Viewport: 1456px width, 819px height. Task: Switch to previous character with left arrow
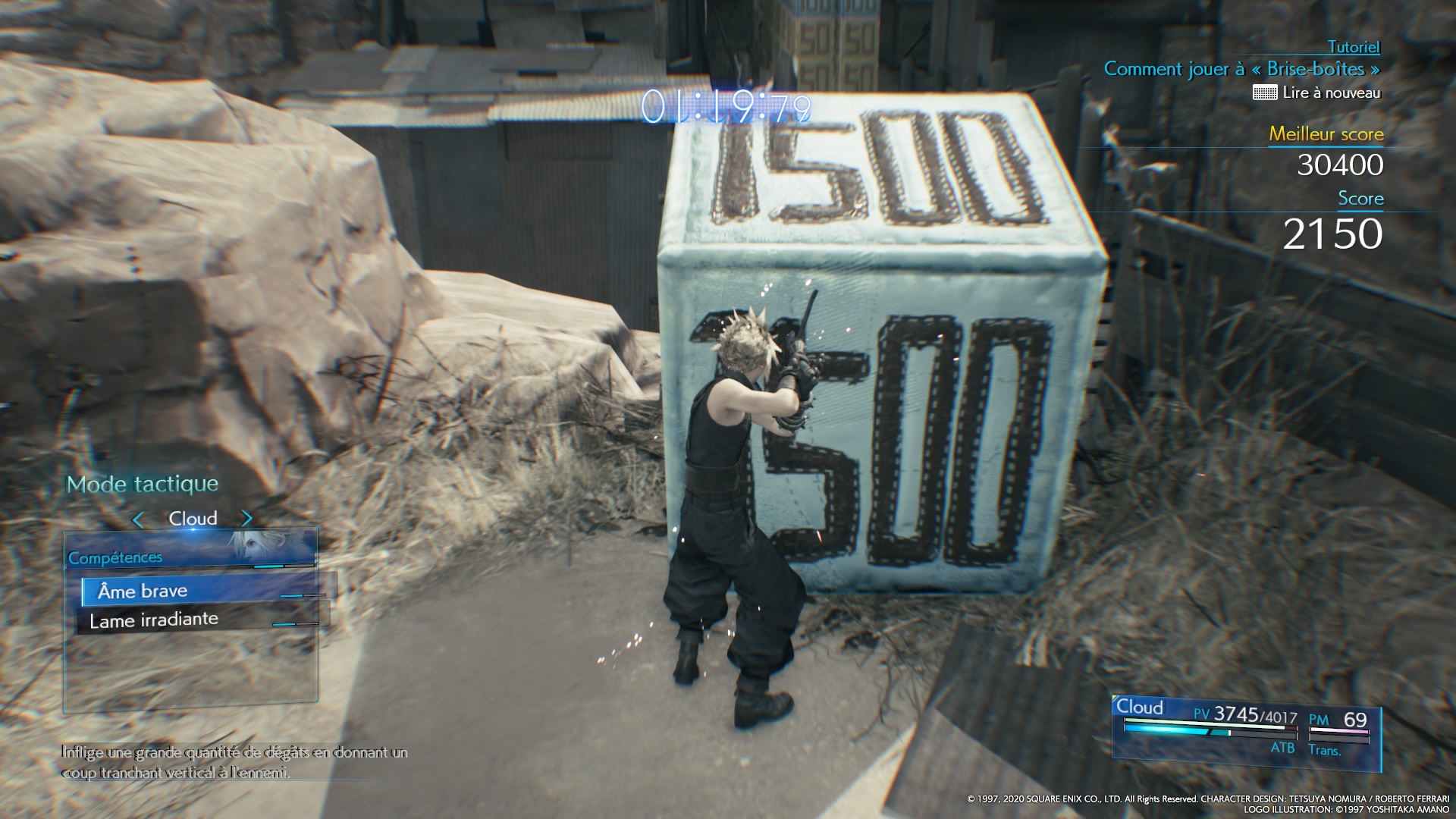[138, 519]
